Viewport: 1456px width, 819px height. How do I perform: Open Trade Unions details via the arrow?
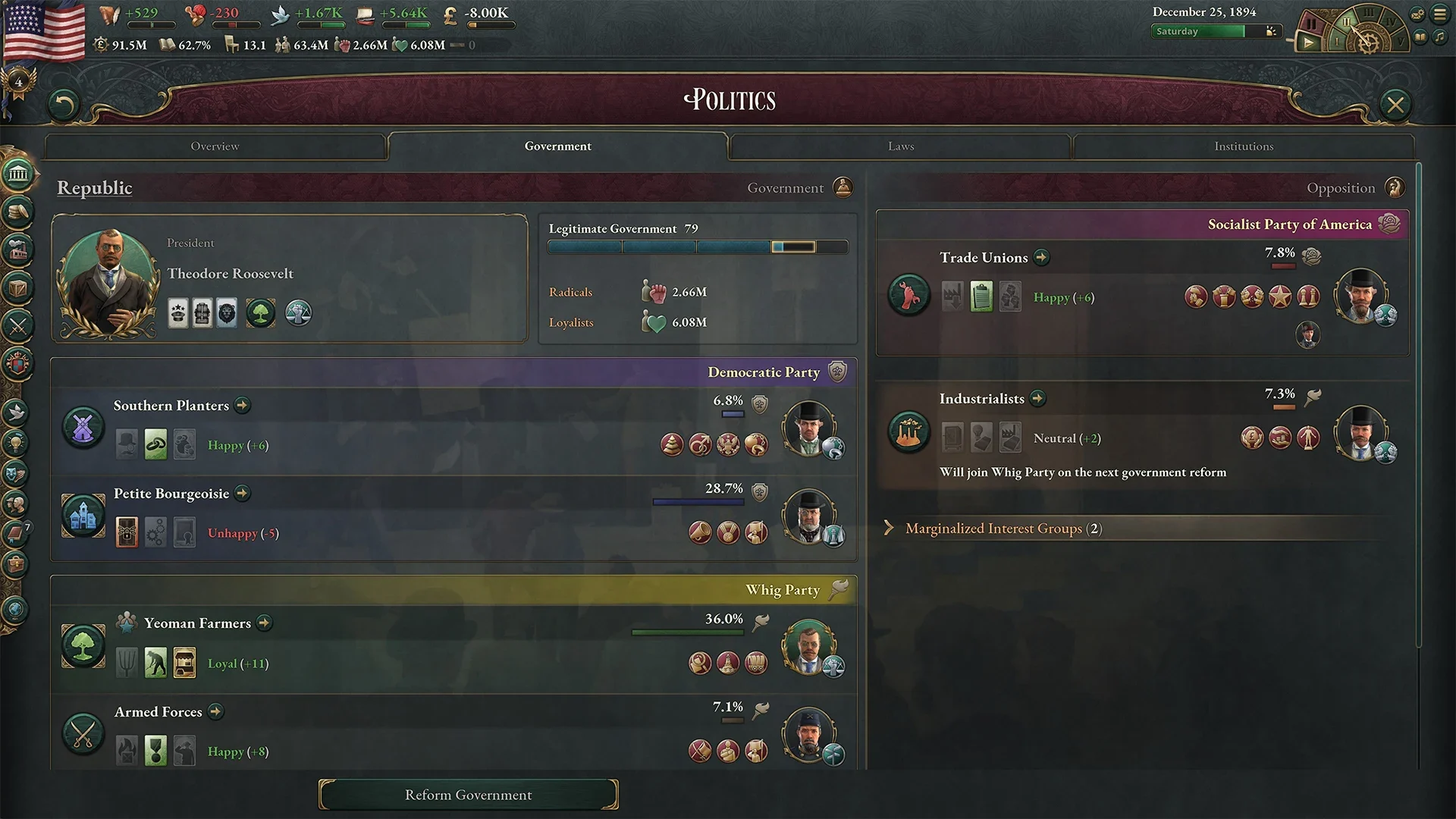(1041, 258)
